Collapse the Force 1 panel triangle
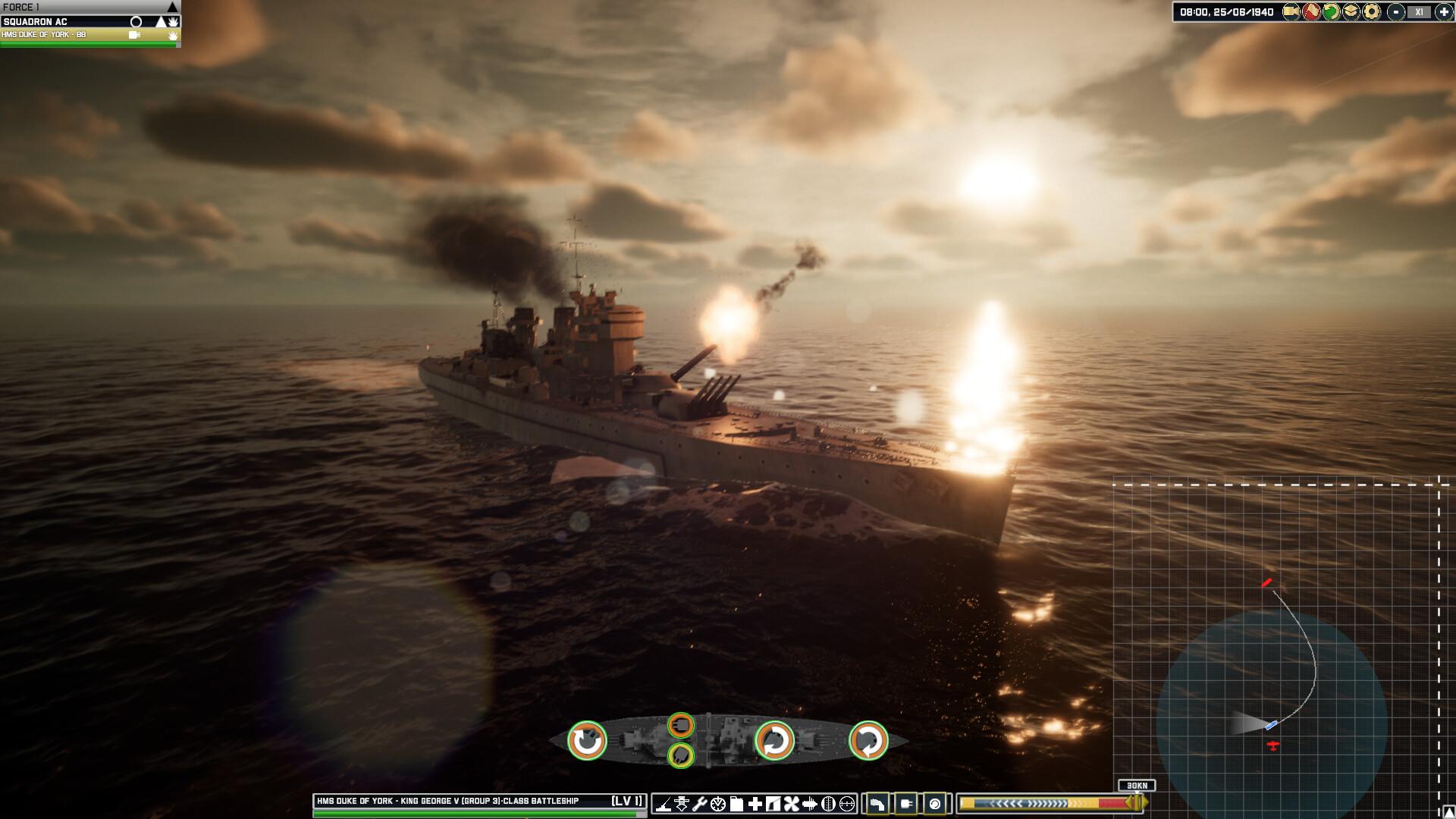This screenshot has height=819, width=1456. point(171,8)
